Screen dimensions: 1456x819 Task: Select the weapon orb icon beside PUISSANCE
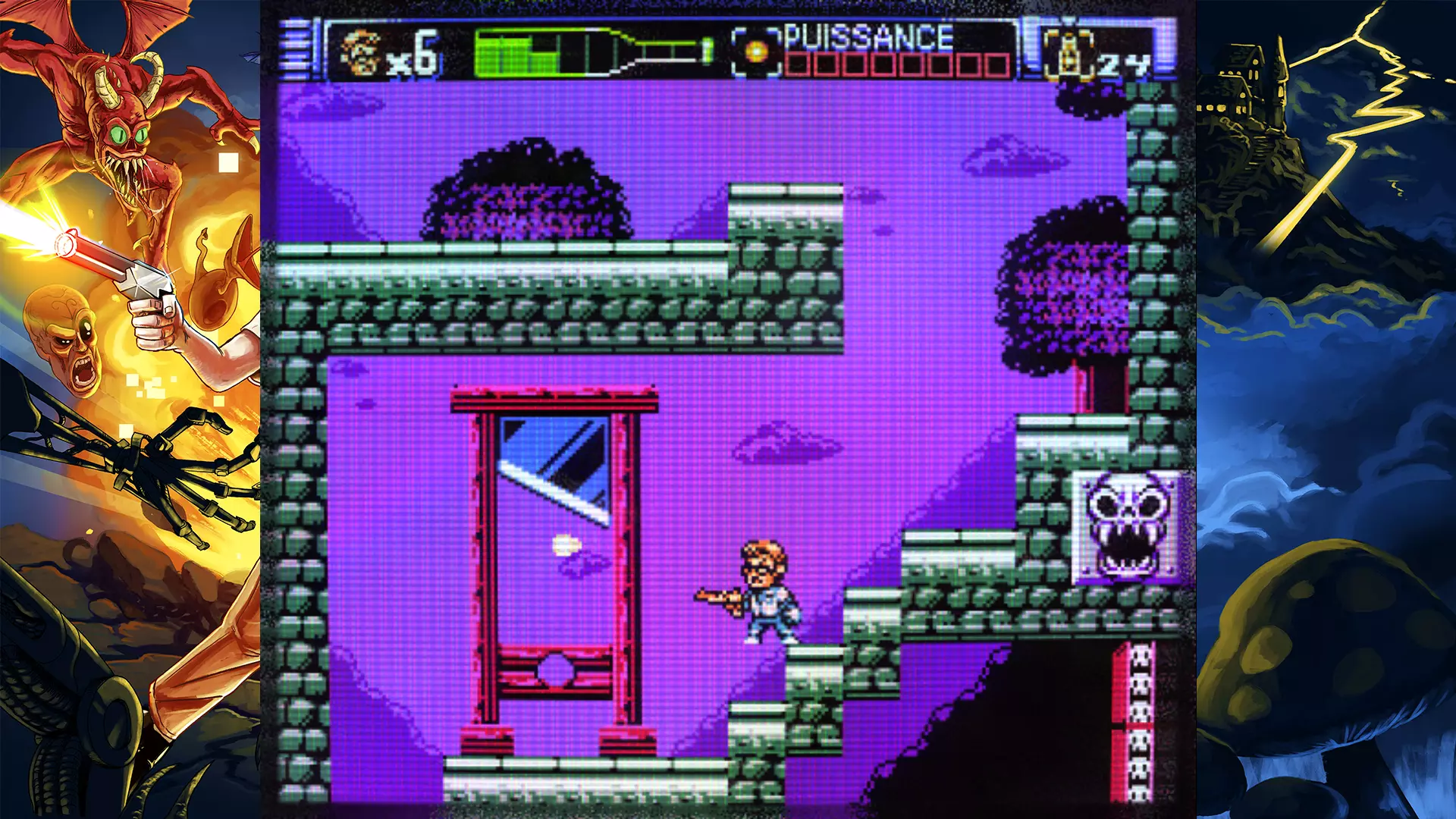756,52
